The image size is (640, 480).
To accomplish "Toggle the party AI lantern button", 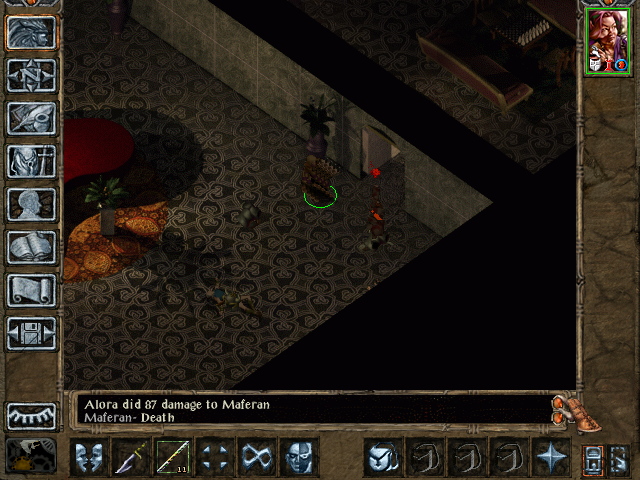I will (x=592, y=458).
